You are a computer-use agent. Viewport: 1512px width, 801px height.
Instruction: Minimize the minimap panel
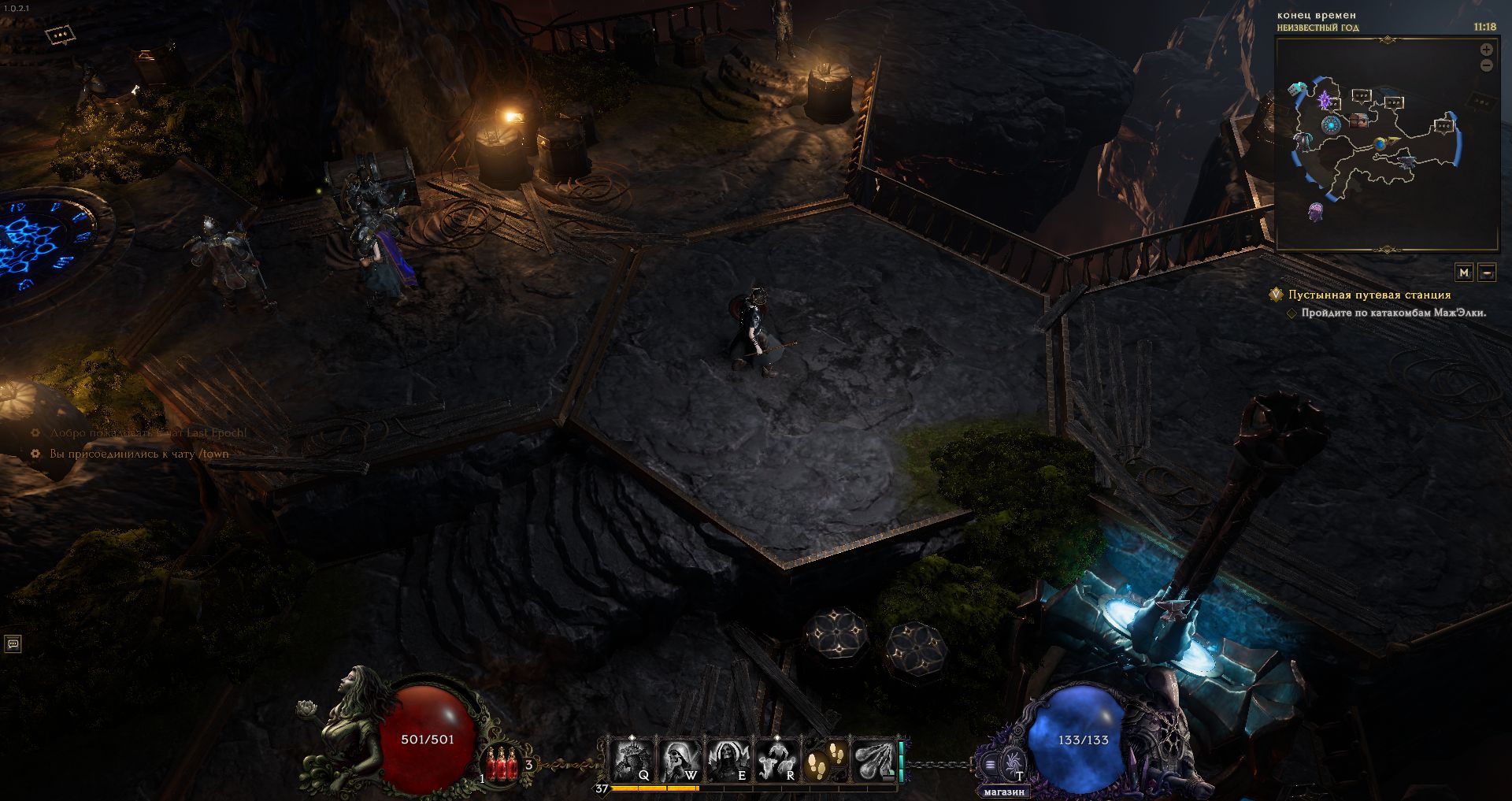(1487, 273)
